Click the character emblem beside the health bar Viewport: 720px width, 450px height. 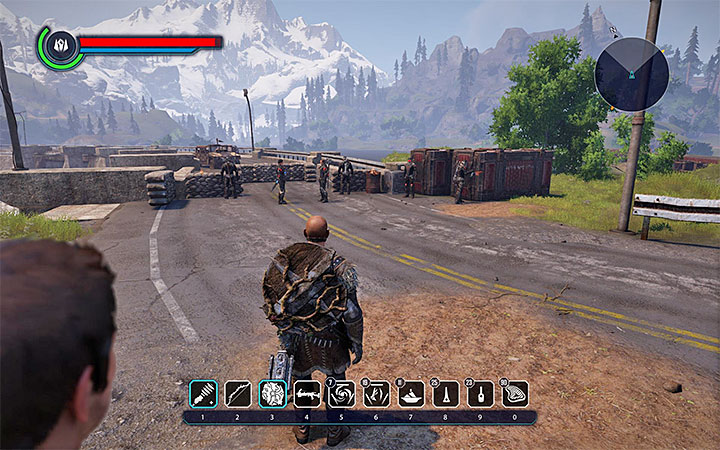[59, 46]
